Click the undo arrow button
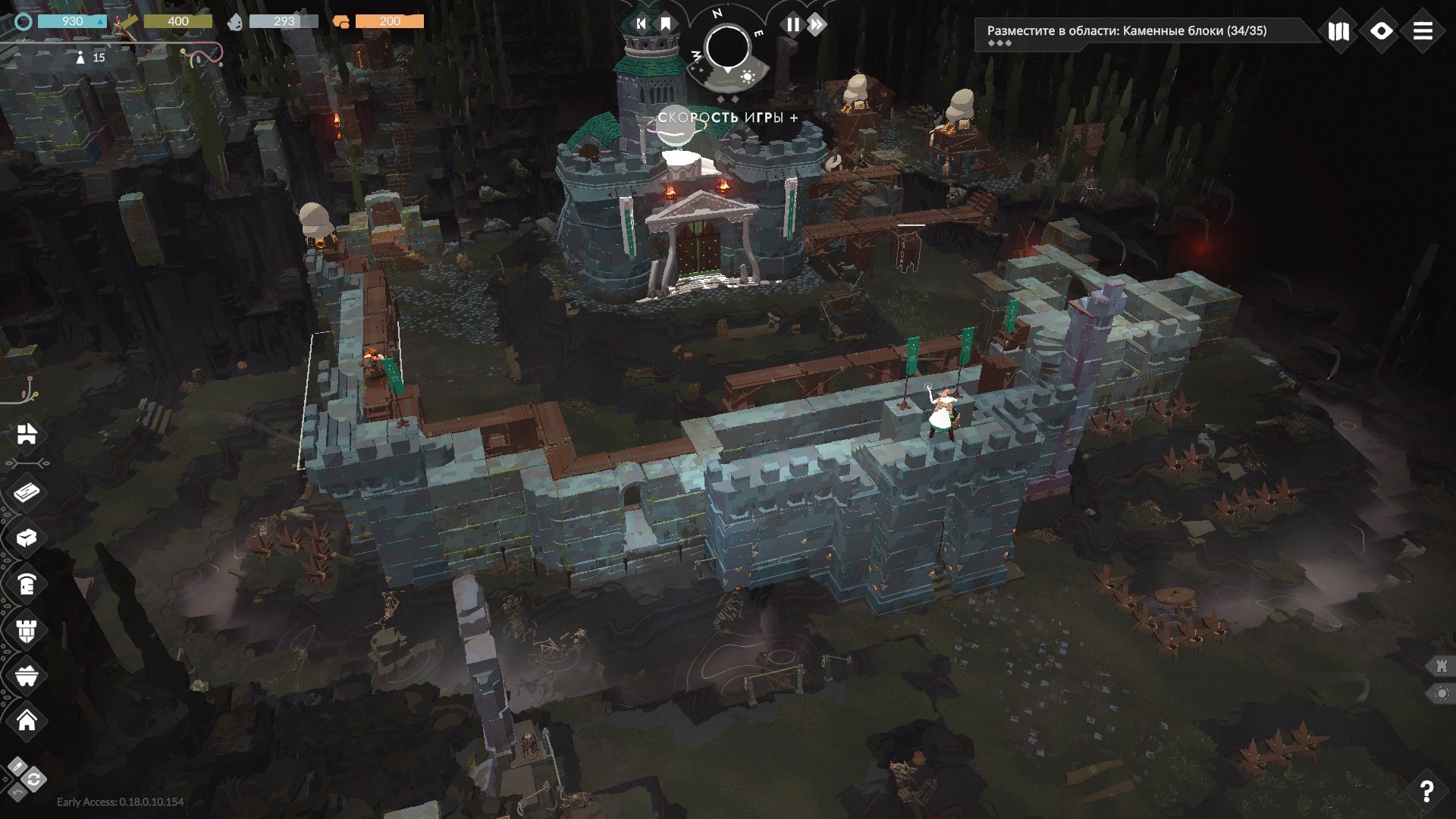 17,792
